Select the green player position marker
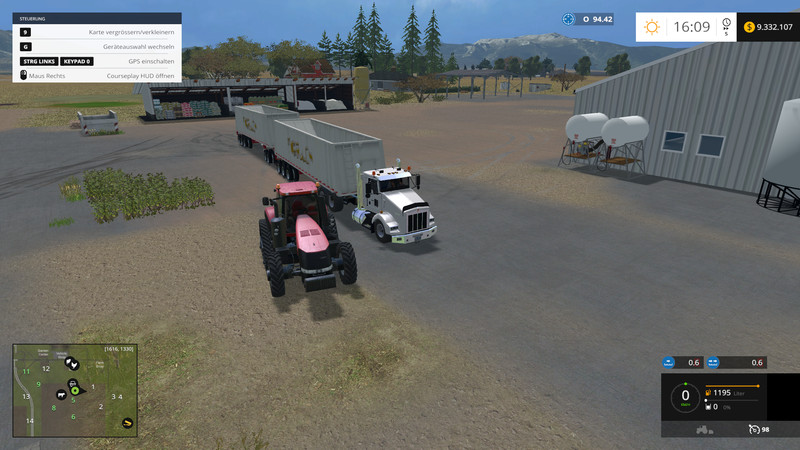 (x=74, y=389)
